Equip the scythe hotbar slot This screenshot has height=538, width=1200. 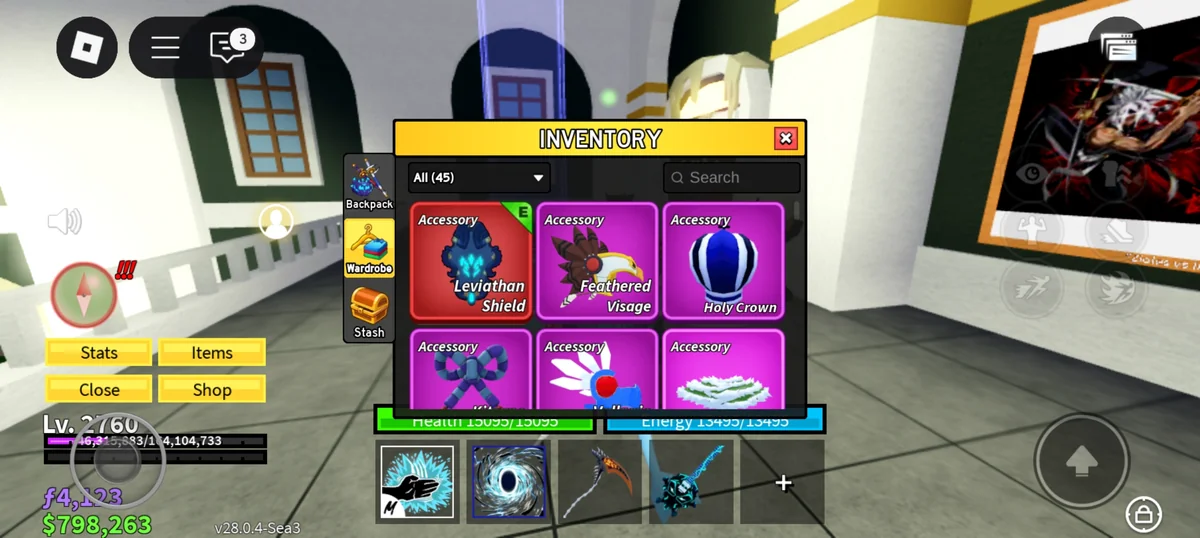(x=599, y=482)
